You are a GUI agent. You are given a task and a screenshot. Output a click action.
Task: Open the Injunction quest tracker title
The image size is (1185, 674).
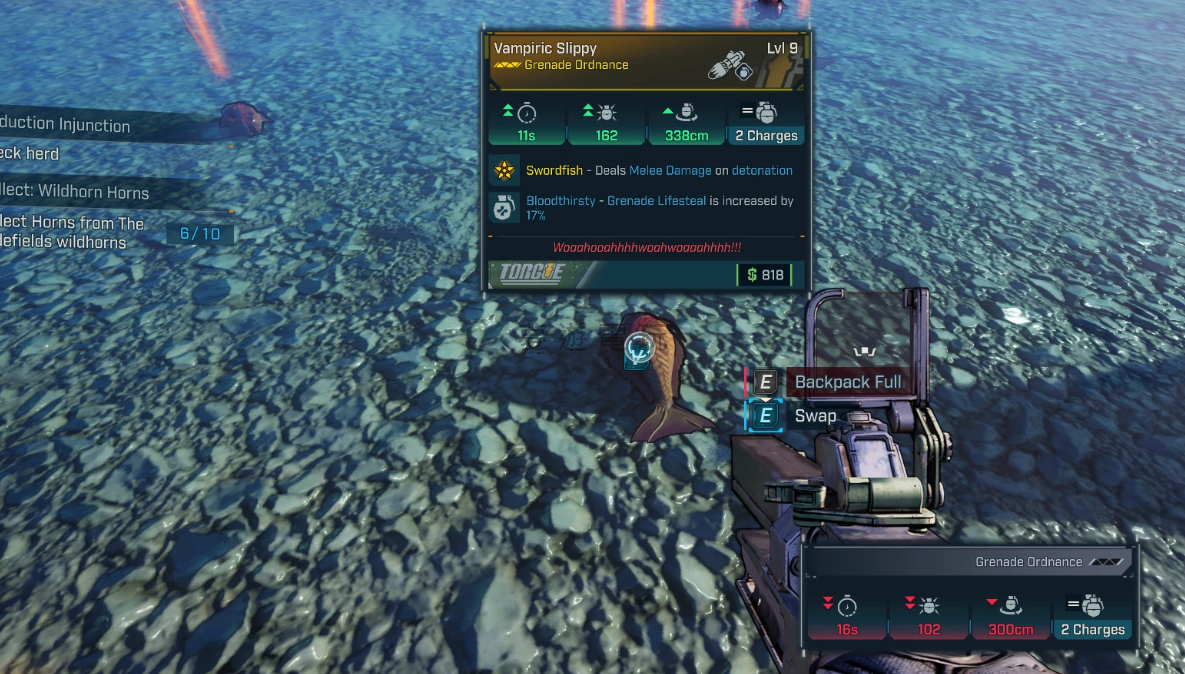65,125
